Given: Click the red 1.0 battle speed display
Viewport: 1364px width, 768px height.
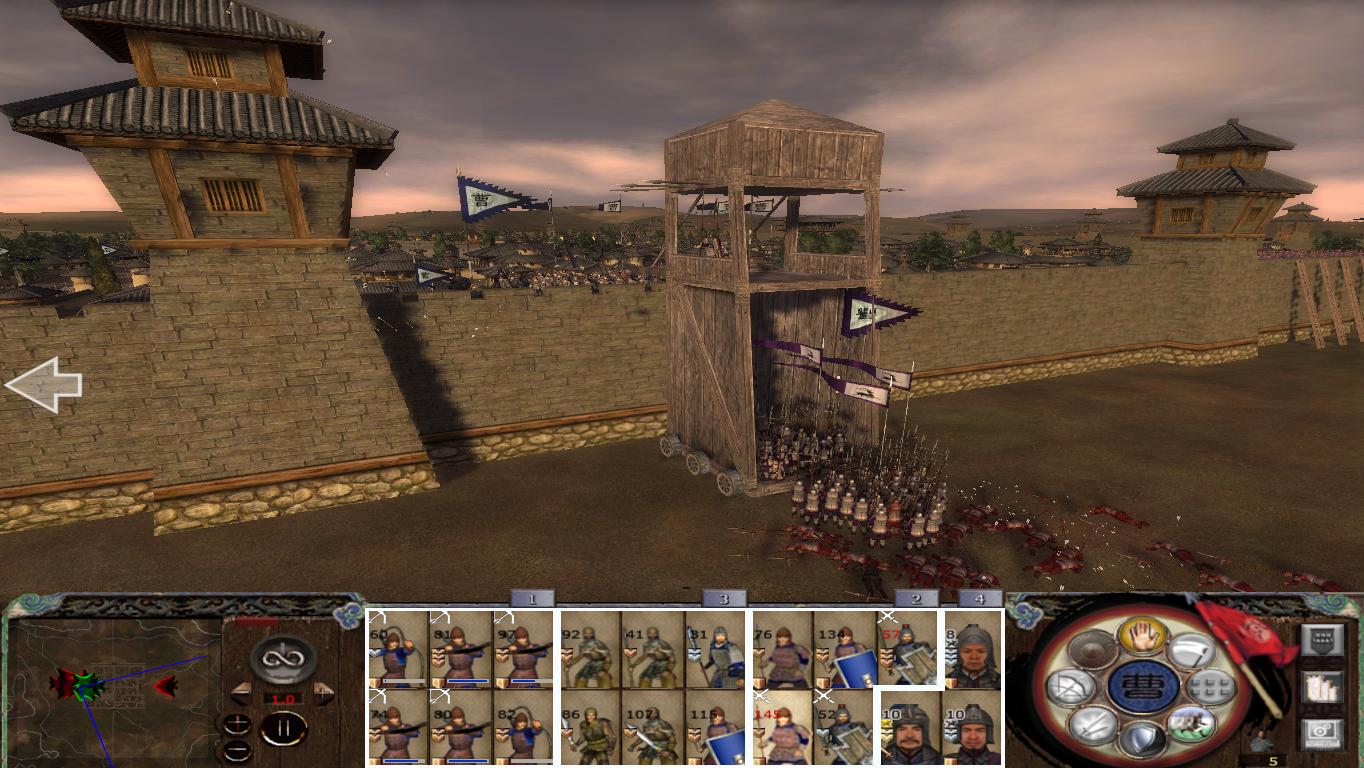Looking at the screenshot, I should point(283,698).
